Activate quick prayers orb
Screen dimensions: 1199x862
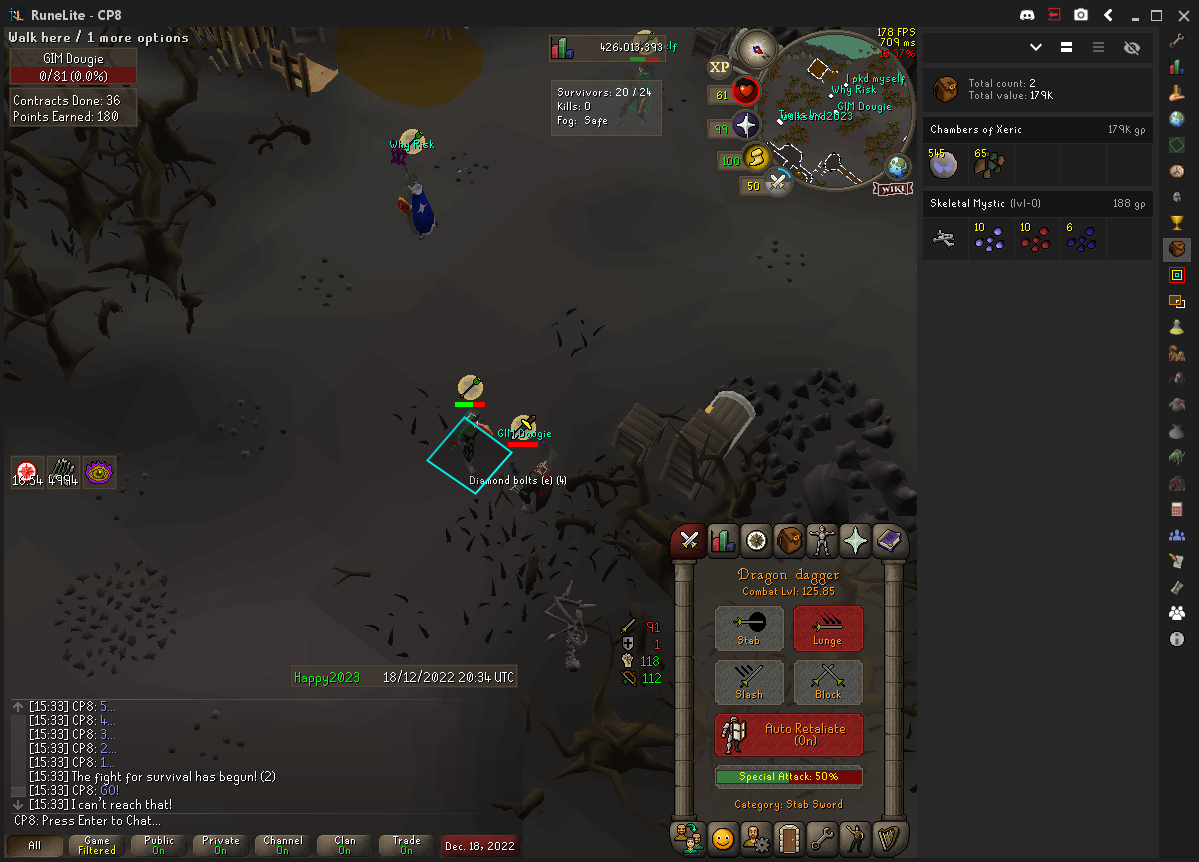pyautogui.click(x=747, y=126)
